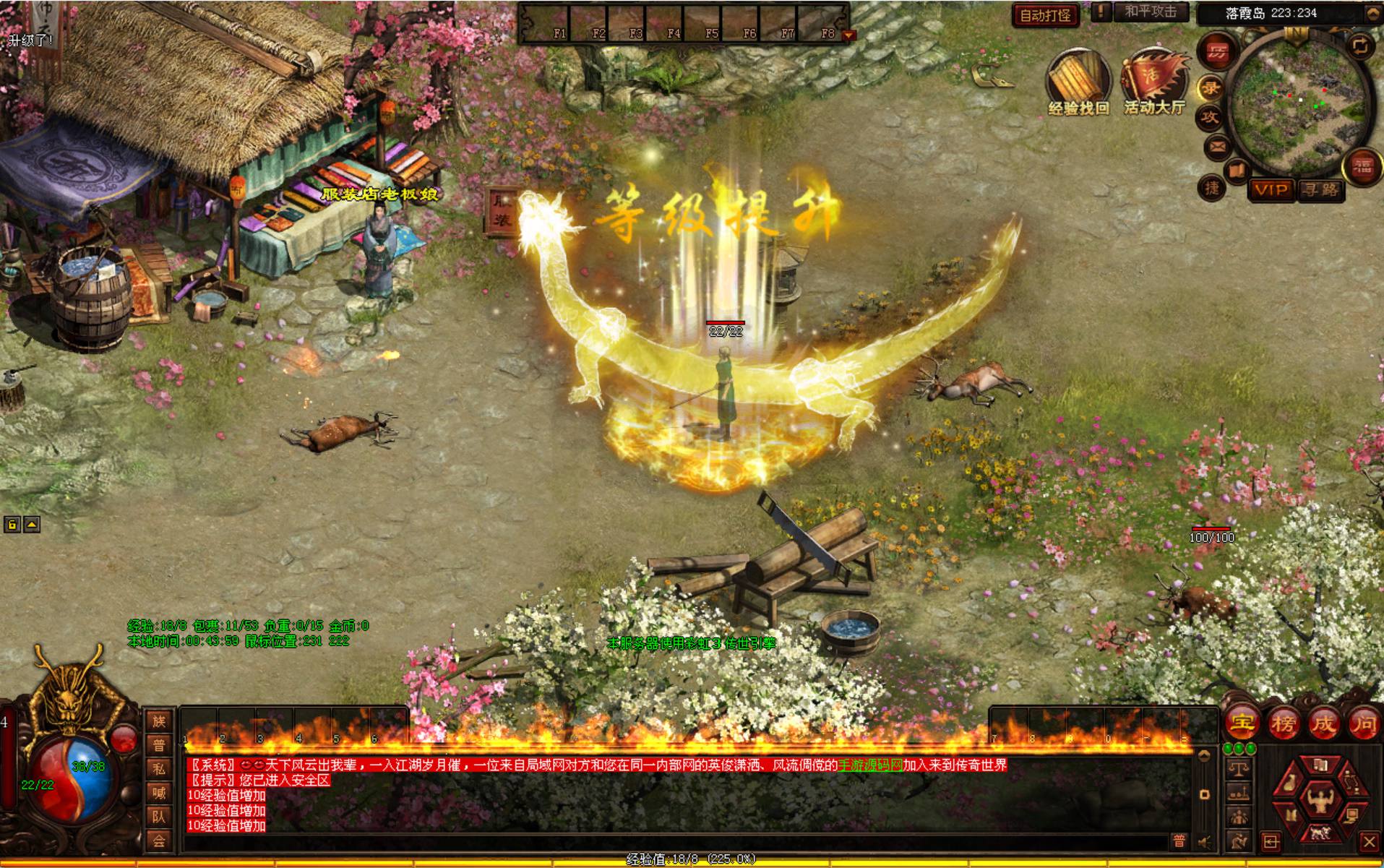This screenshot has height=868, width=1384.
Task: Show the 榜 rankings orb
Action: (x=1284, y=722)
